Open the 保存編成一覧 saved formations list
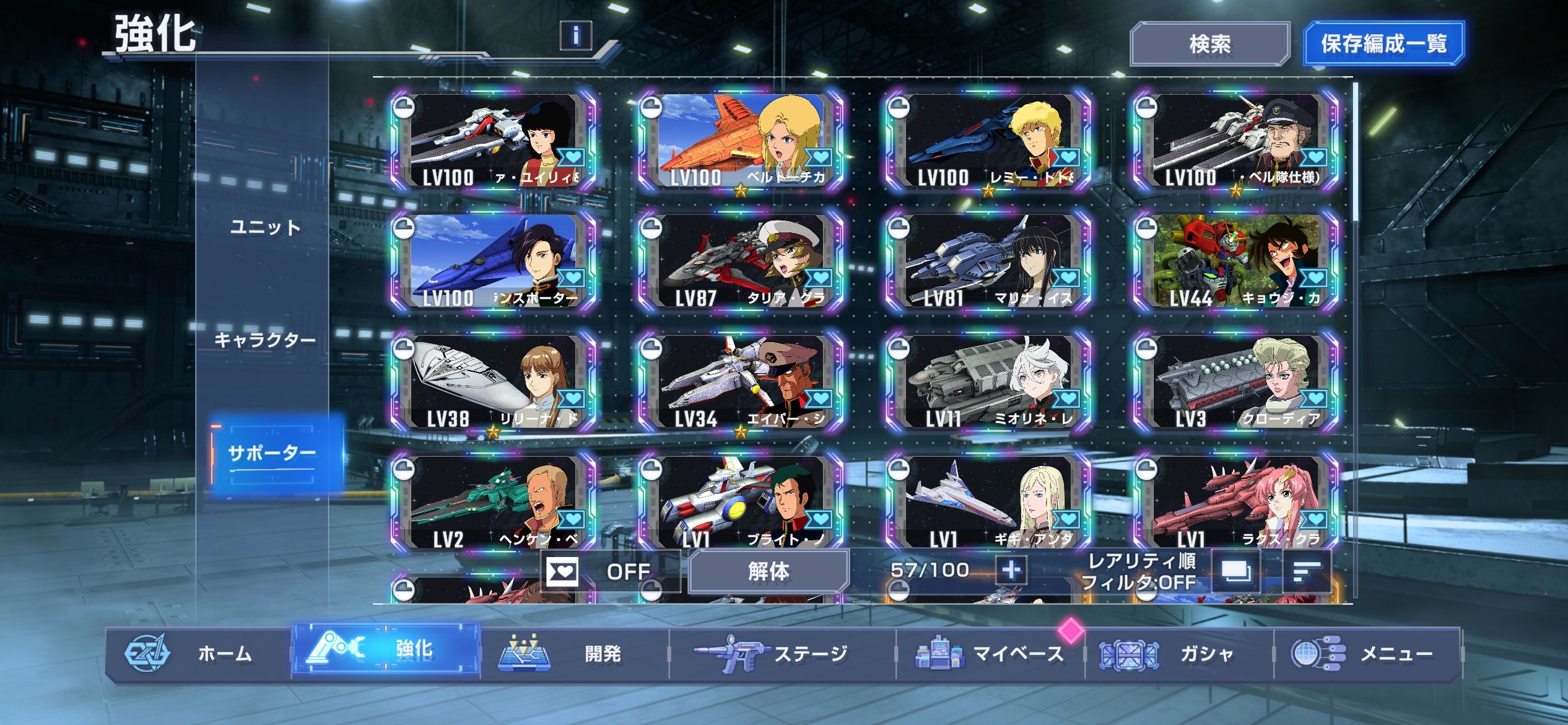Viewport: 1568px width, 725px height. (1383, 44)
